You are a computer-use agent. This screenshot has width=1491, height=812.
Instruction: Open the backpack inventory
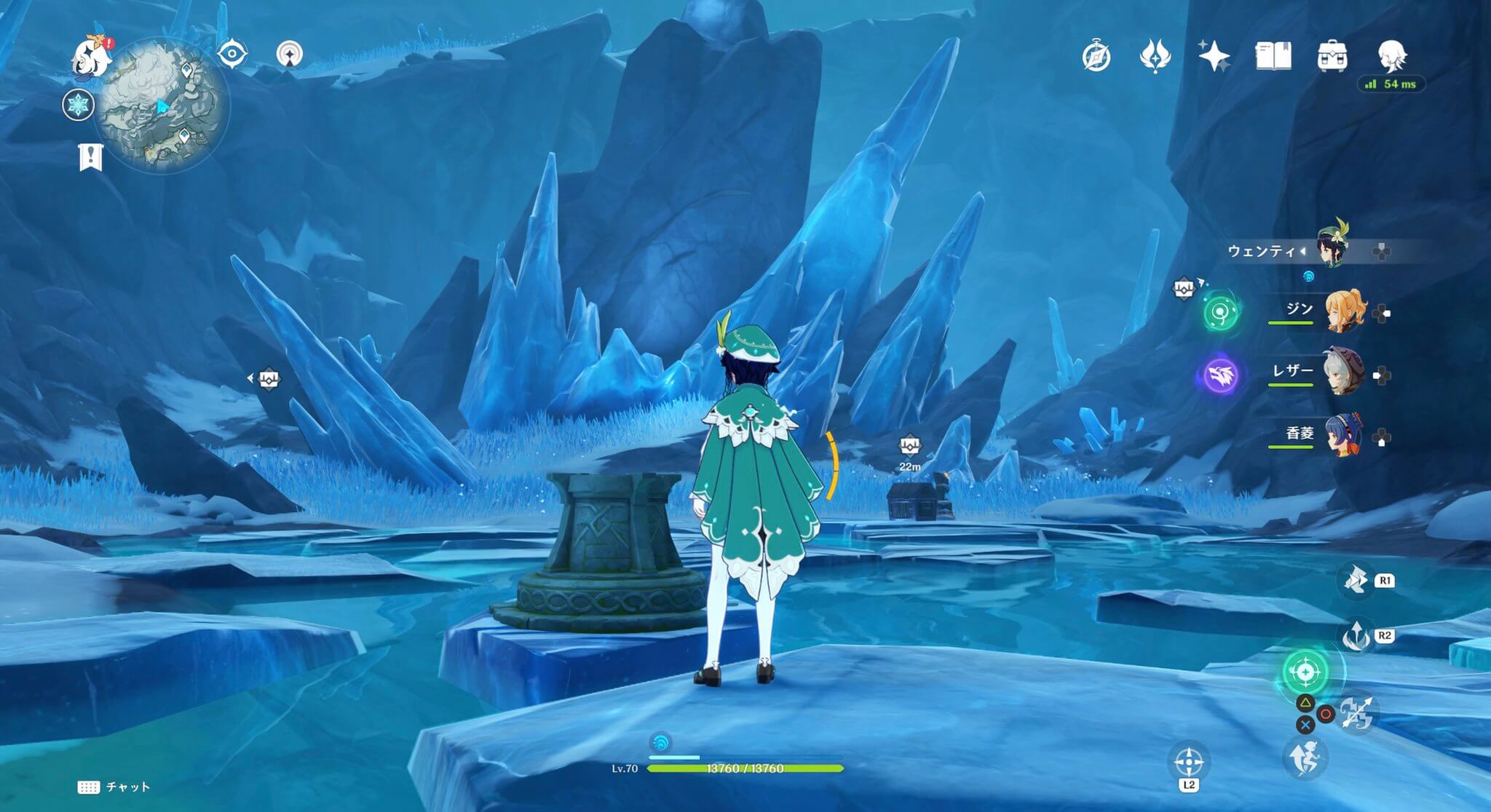tap(1332, 56)
